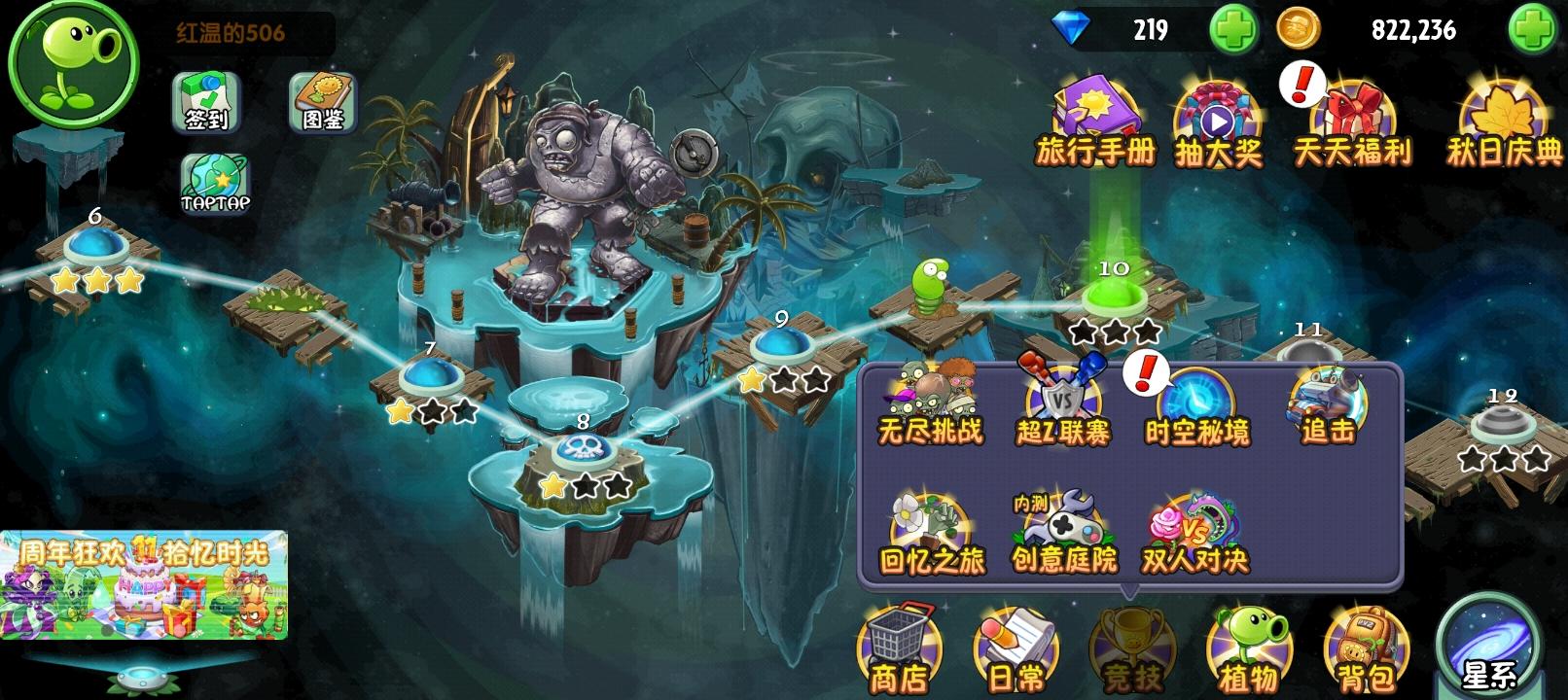Open the 旅行手册 travel handbook

pyautogui.click(x=1096, y=107)
